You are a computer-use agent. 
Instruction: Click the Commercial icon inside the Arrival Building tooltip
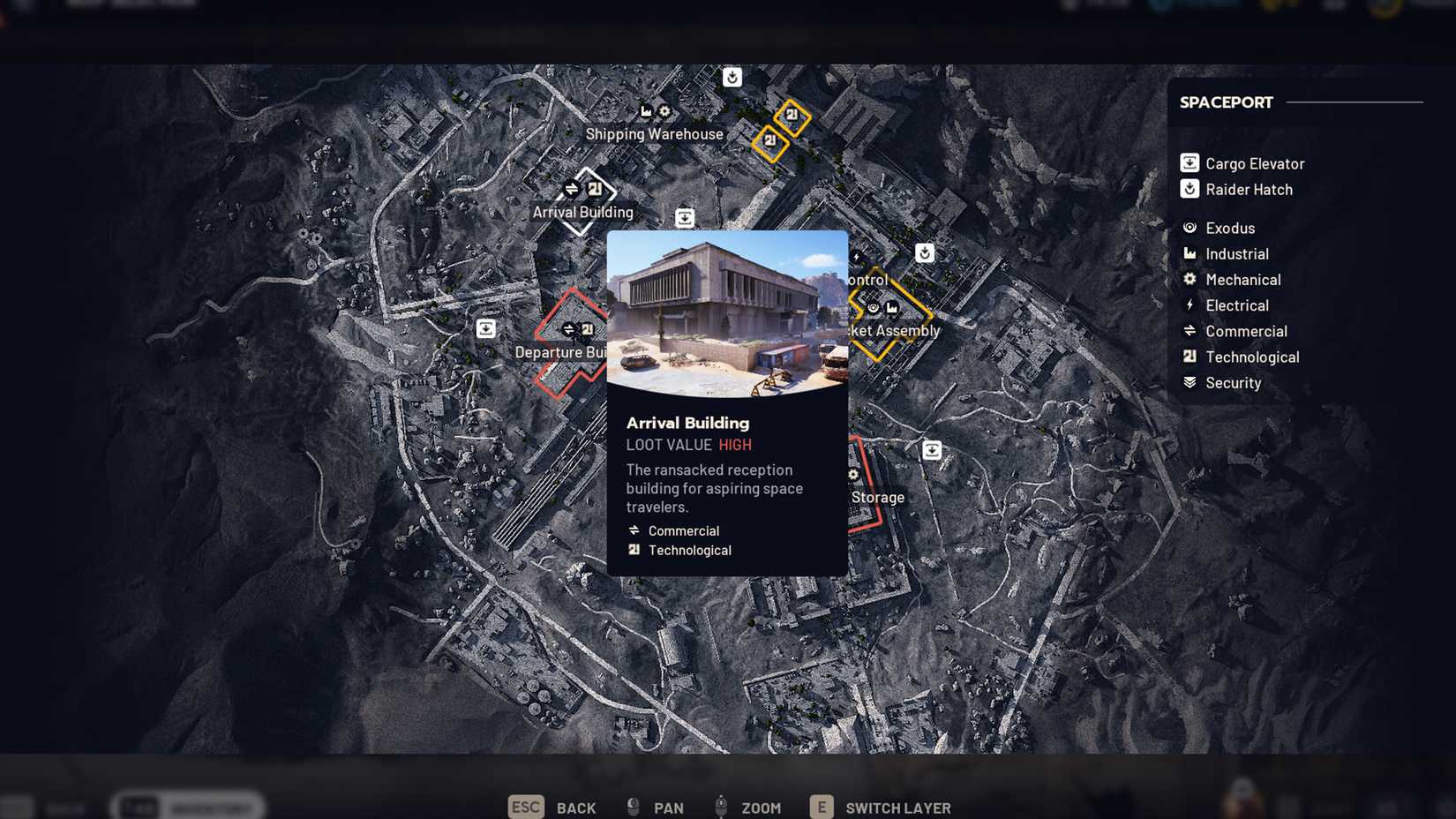[635, 530]
